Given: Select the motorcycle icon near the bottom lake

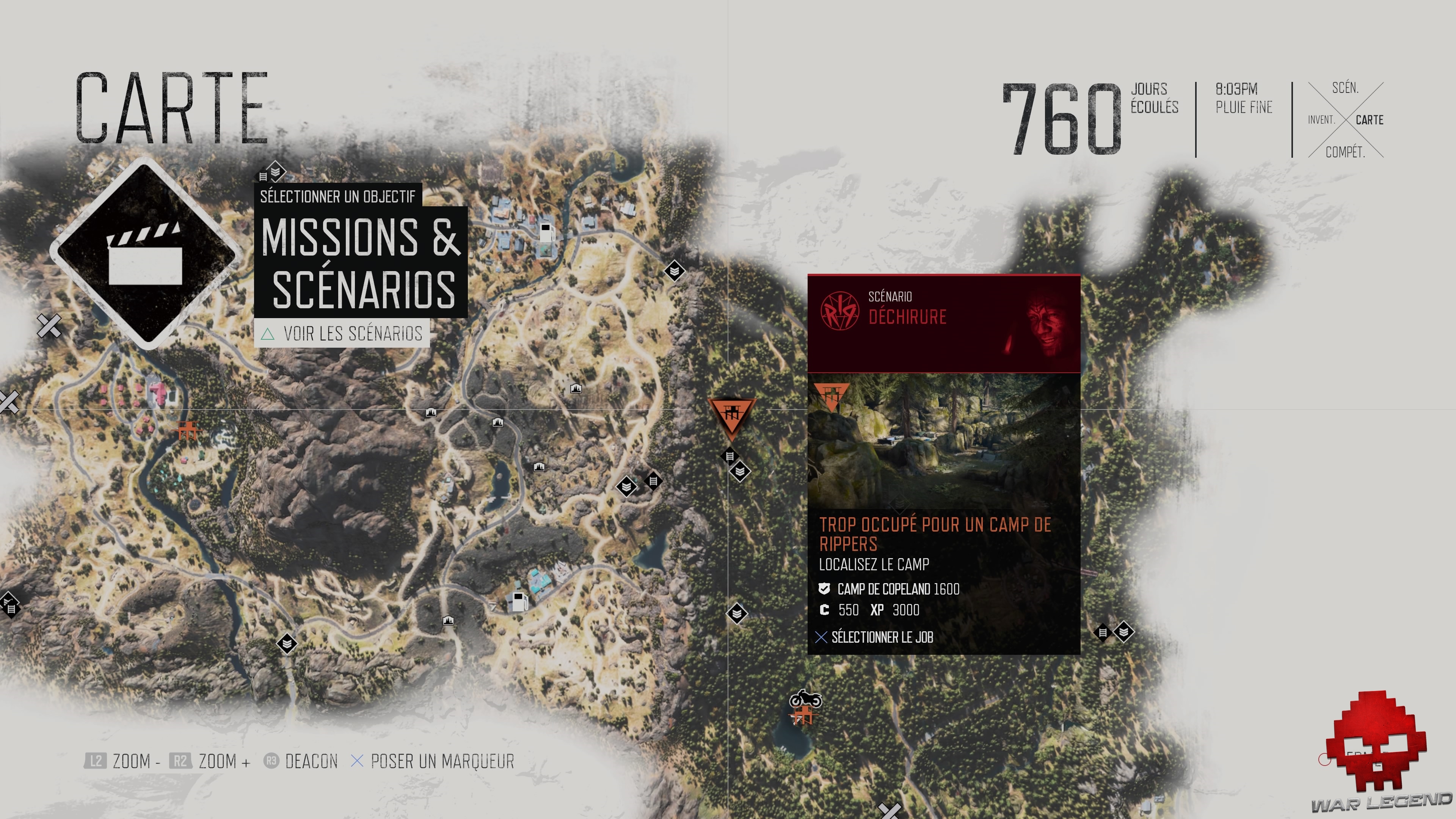Looking at the screenshot, I should pos(805,698).
